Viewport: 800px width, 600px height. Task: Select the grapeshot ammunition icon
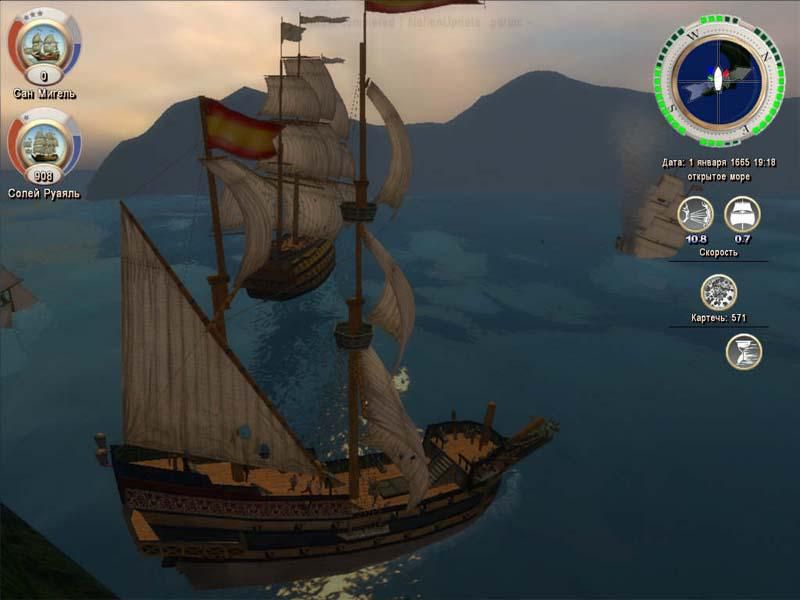pyautogui.click(x=718, y=293)
